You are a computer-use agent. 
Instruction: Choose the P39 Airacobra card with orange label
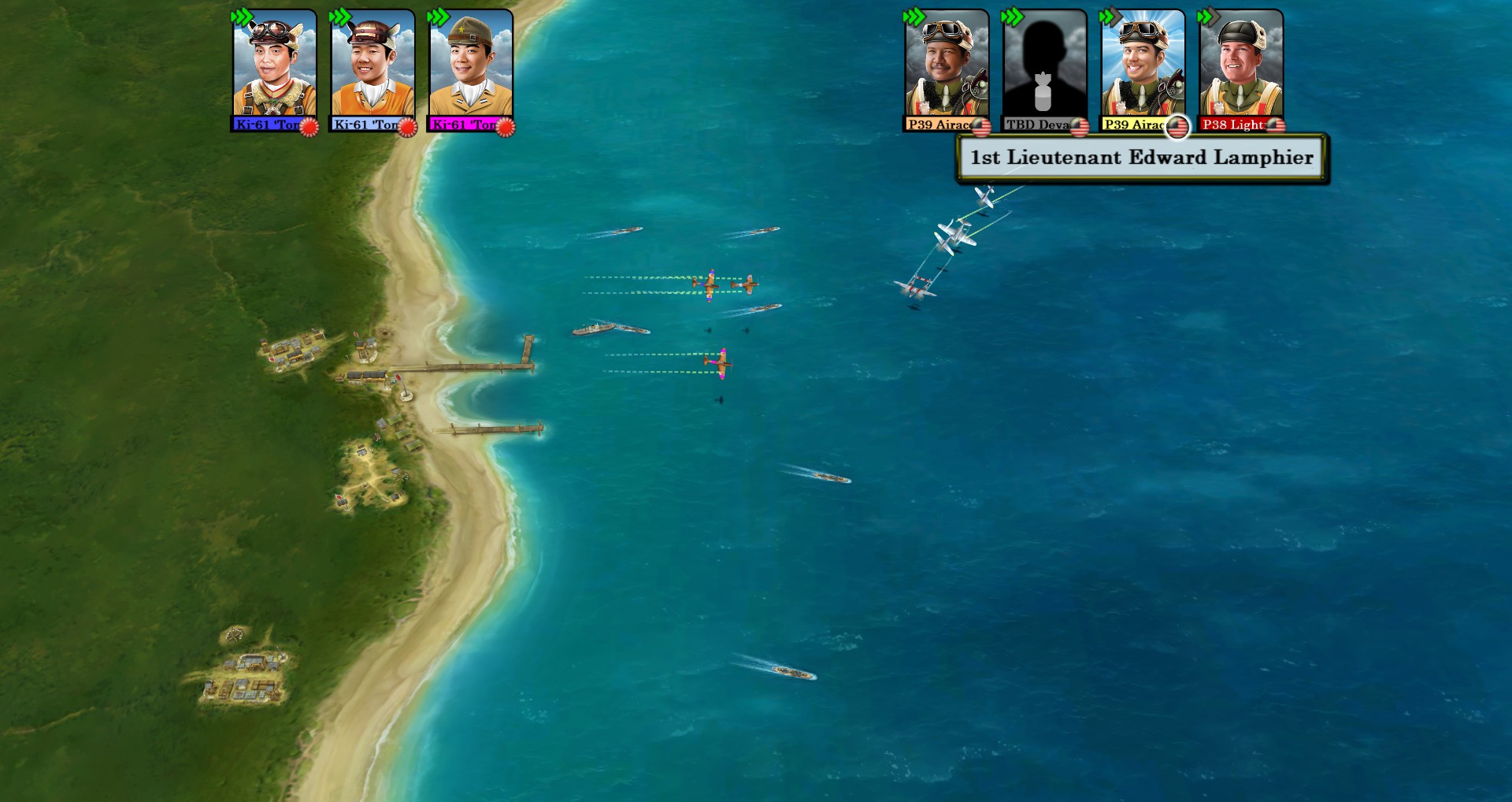(946, 69)
